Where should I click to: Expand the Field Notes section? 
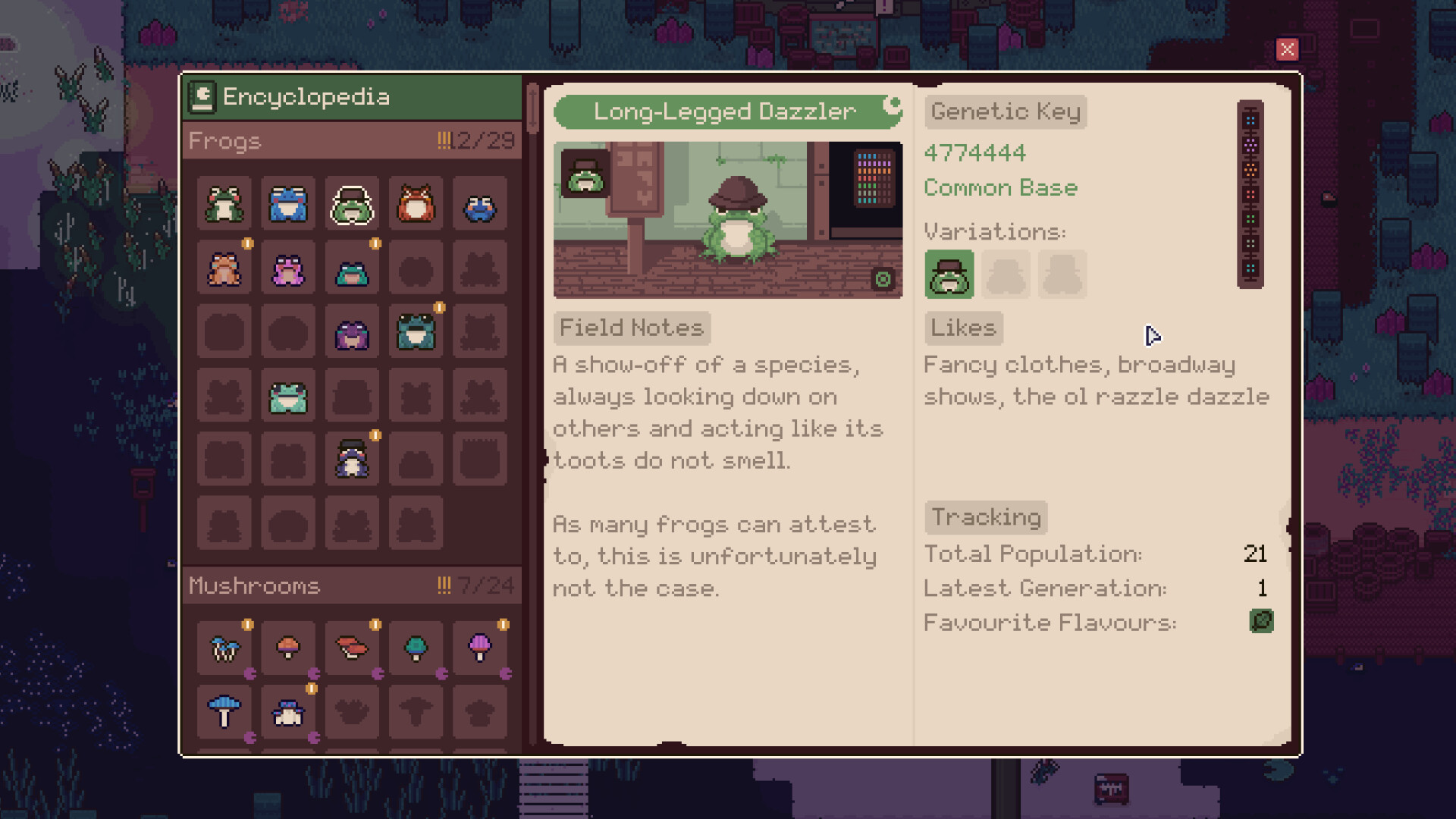(632, 328)
